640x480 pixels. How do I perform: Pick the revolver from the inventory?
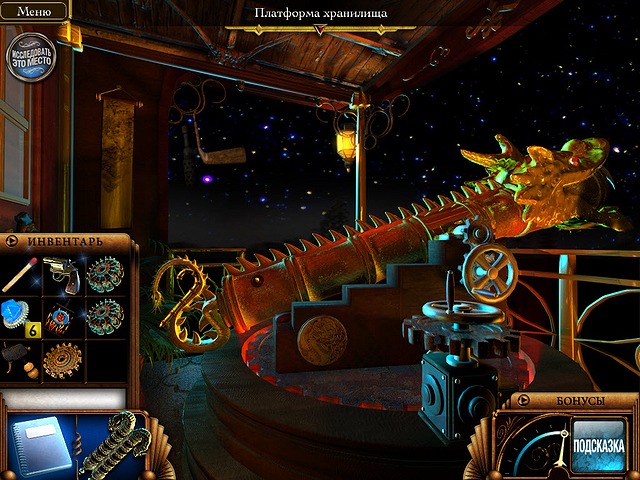click(62, 273)
